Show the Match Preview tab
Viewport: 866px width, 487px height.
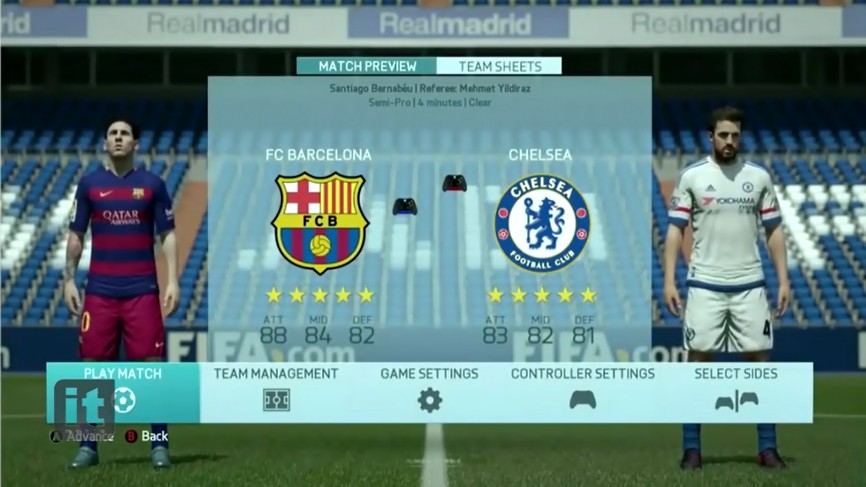[367, 66]
